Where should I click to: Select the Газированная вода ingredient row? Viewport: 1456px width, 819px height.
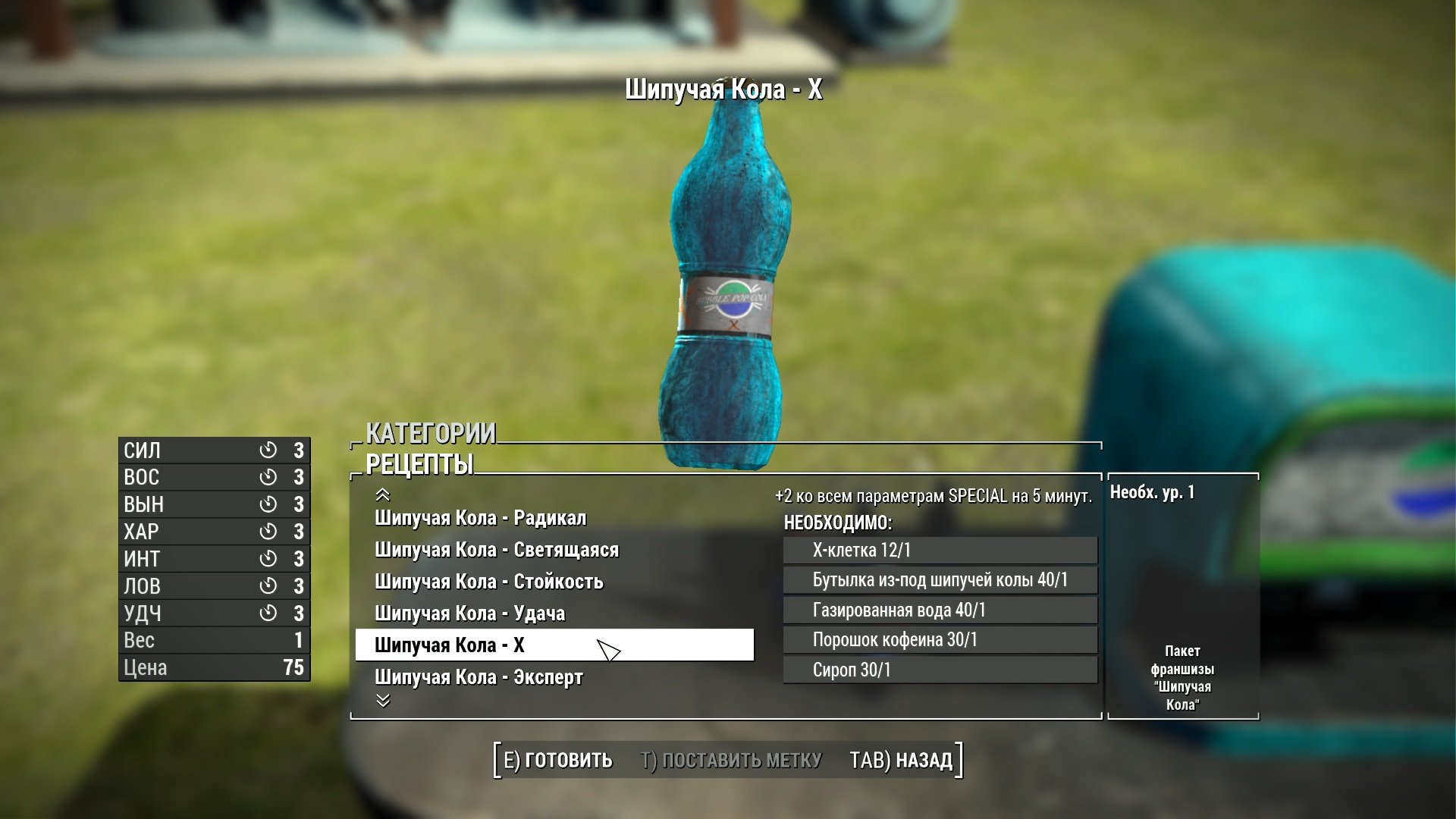coord(940,610)
